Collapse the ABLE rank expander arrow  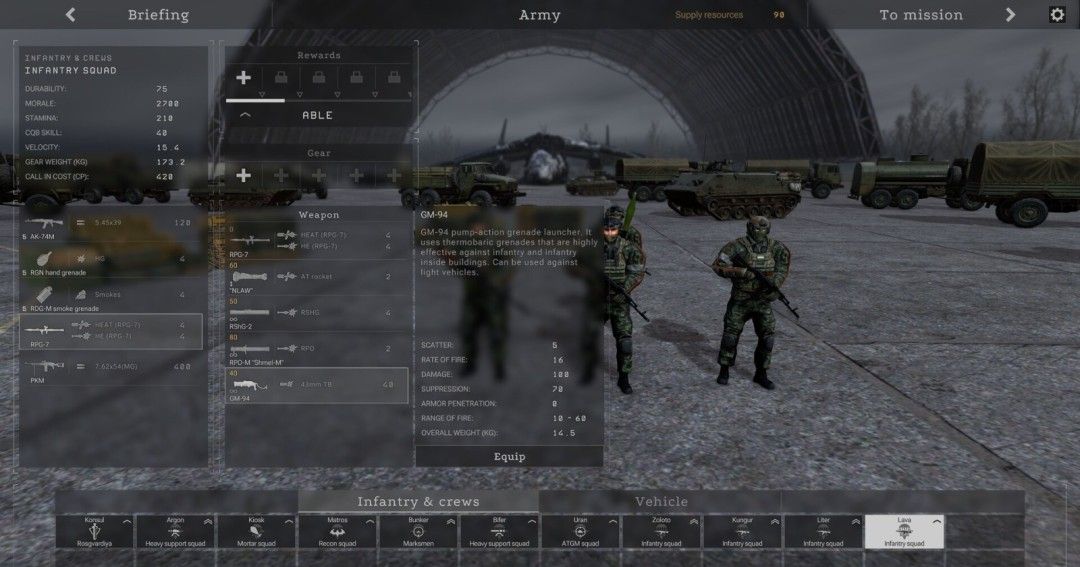[245, 115]
